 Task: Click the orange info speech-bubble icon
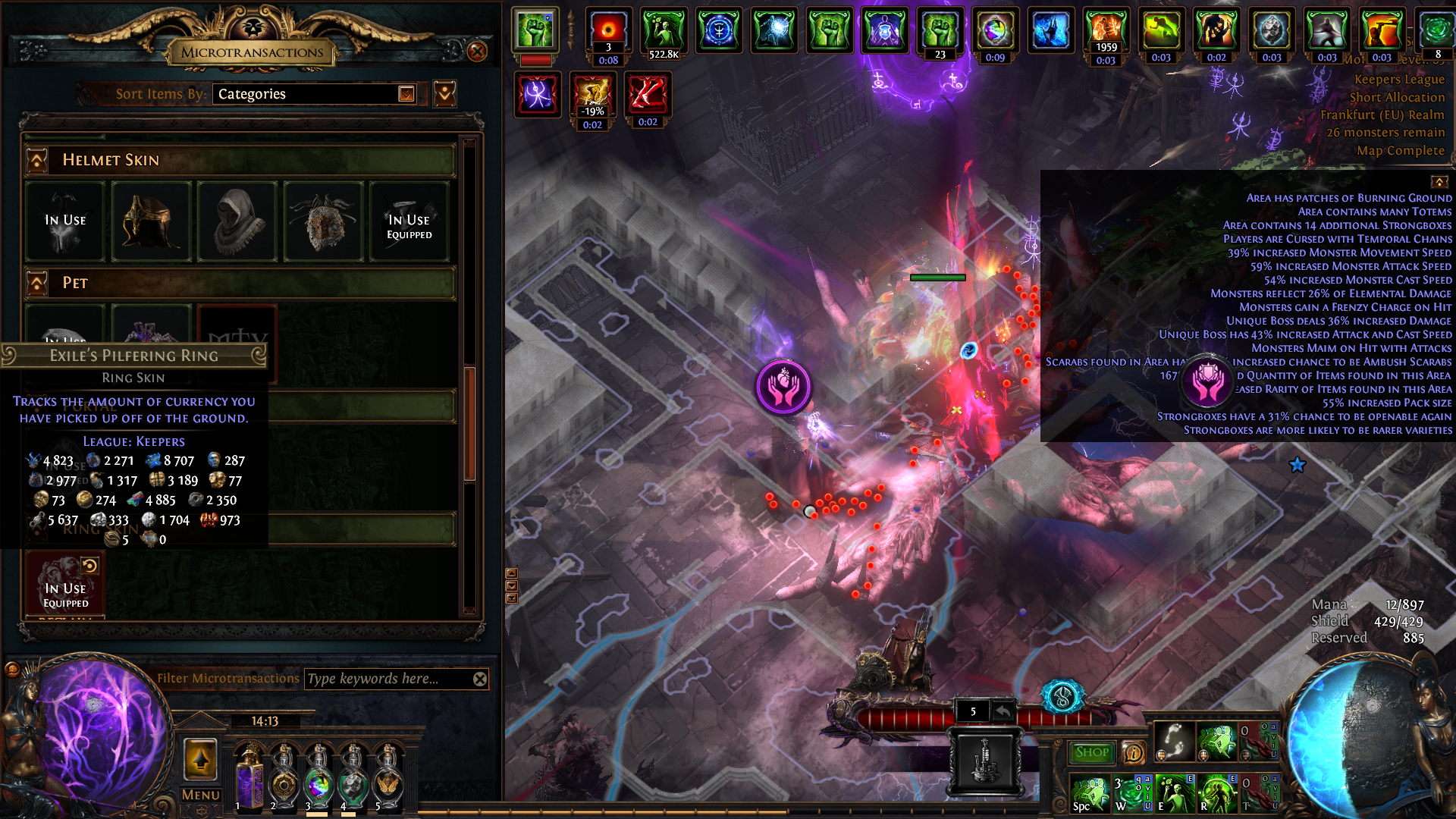click(1134, 752)
